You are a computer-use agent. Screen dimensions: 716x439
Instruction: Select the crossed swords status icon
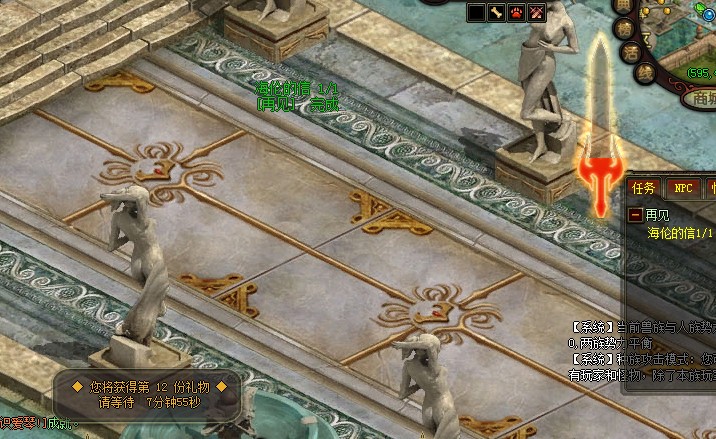tap(537, 12)
